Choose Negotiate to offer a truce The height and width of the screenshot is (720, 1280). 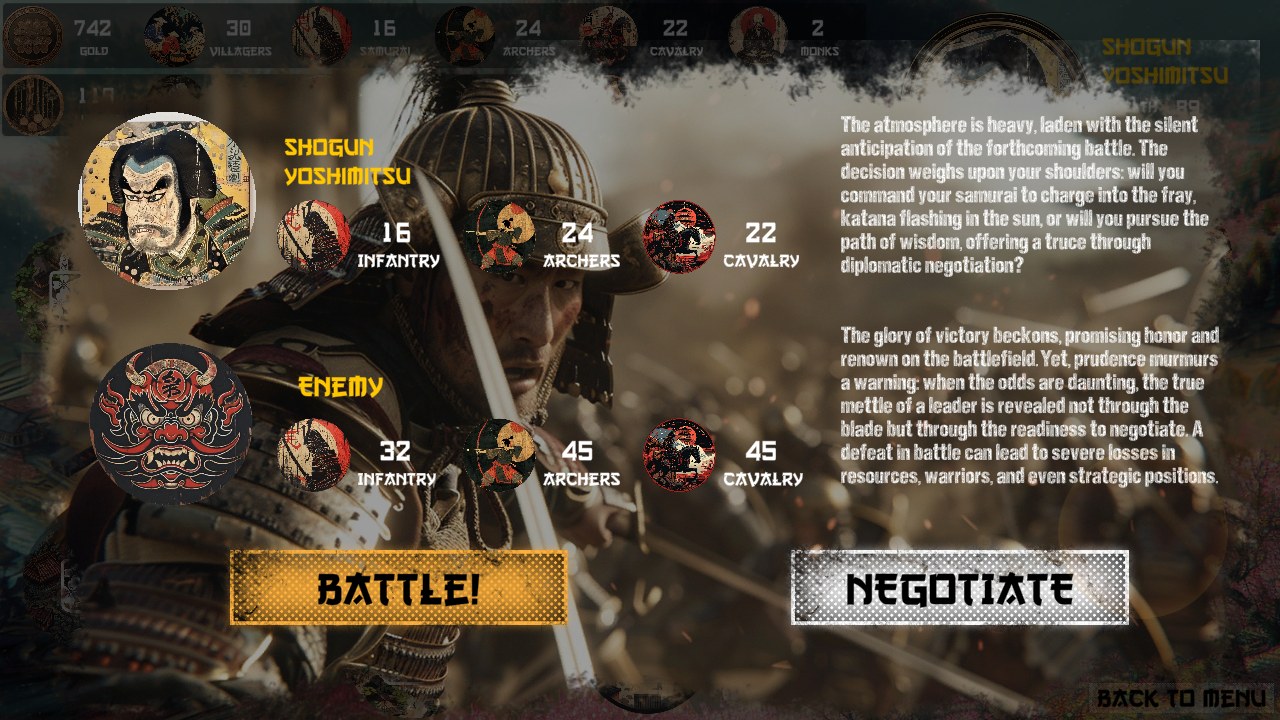[x=959, y=588]
